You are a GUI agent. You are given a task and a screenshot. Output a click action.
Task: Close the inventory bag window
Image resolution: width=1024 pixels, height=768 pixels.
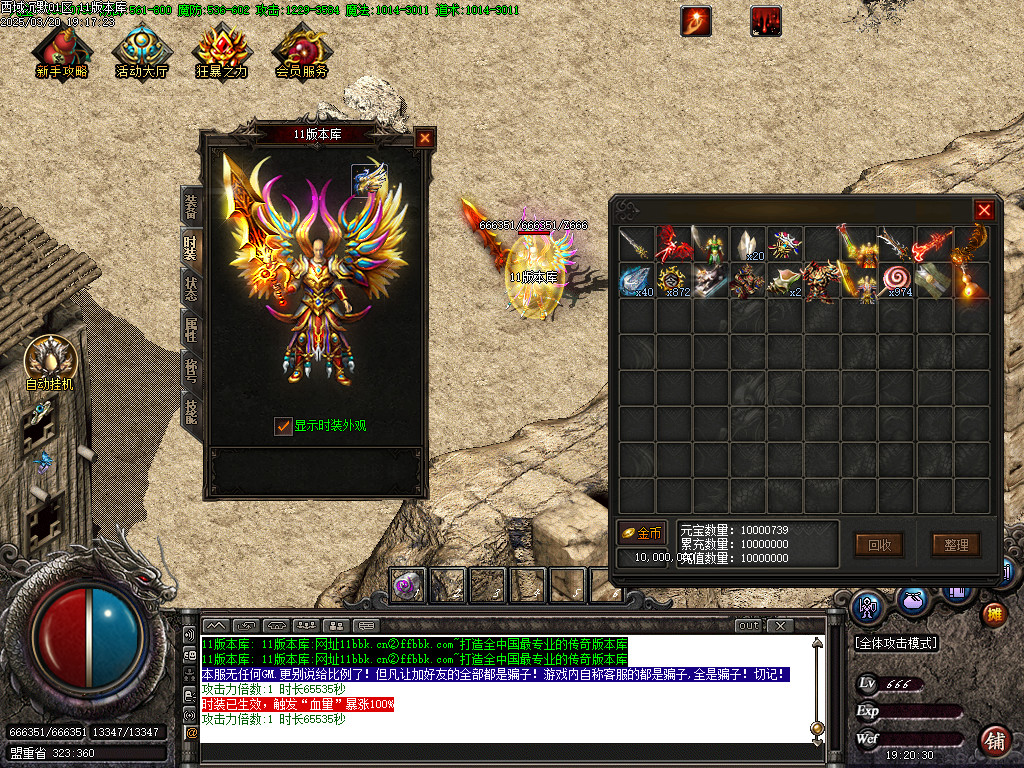click(x=984, y=210)
